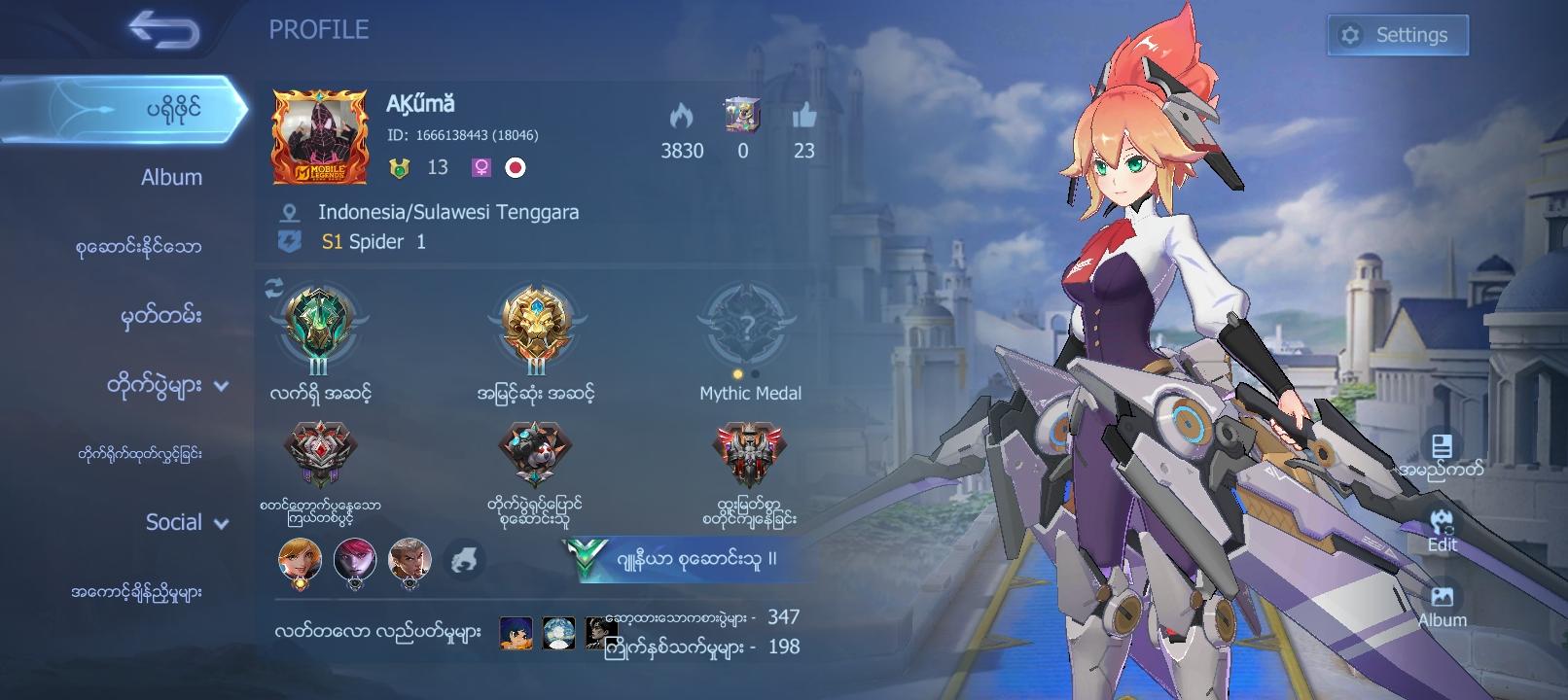Click the location pin beside Indonesia/Sulawesi Tenggara
Screen dimensions: 1568x700
coord(288,212)
